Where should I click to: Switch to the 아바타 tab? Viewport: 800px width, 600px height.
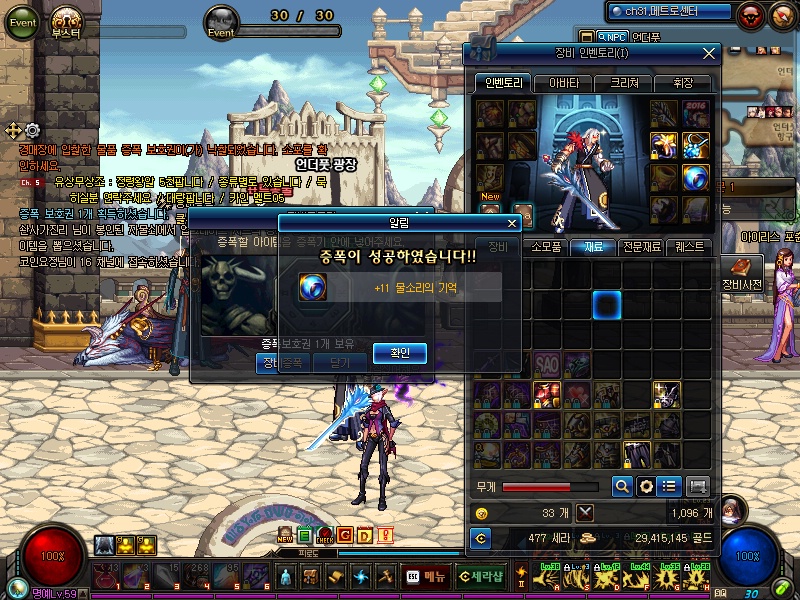click(x=563, y=84)
